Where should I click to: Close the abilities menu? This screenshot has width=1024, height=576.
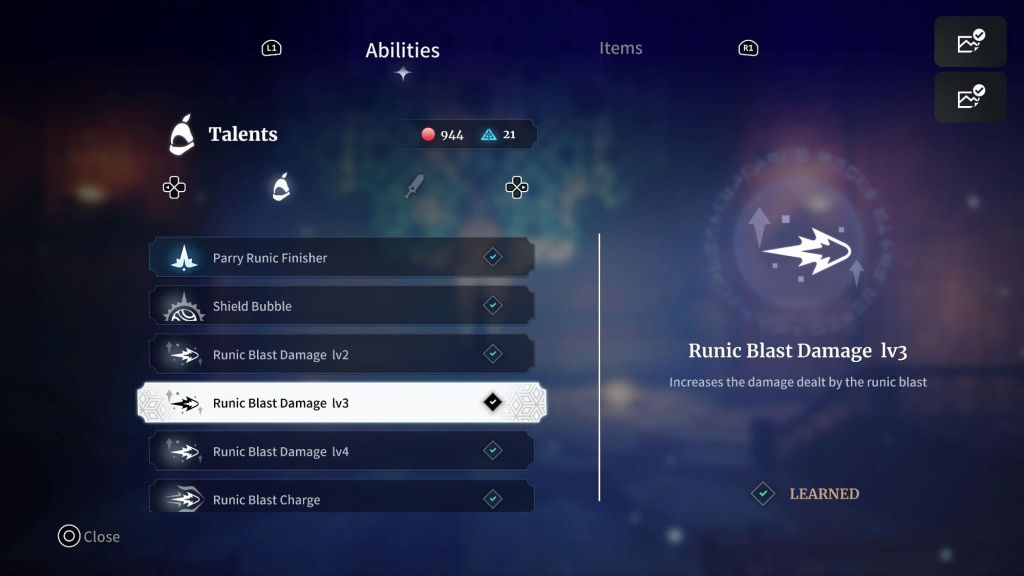[x=88, y=537]
